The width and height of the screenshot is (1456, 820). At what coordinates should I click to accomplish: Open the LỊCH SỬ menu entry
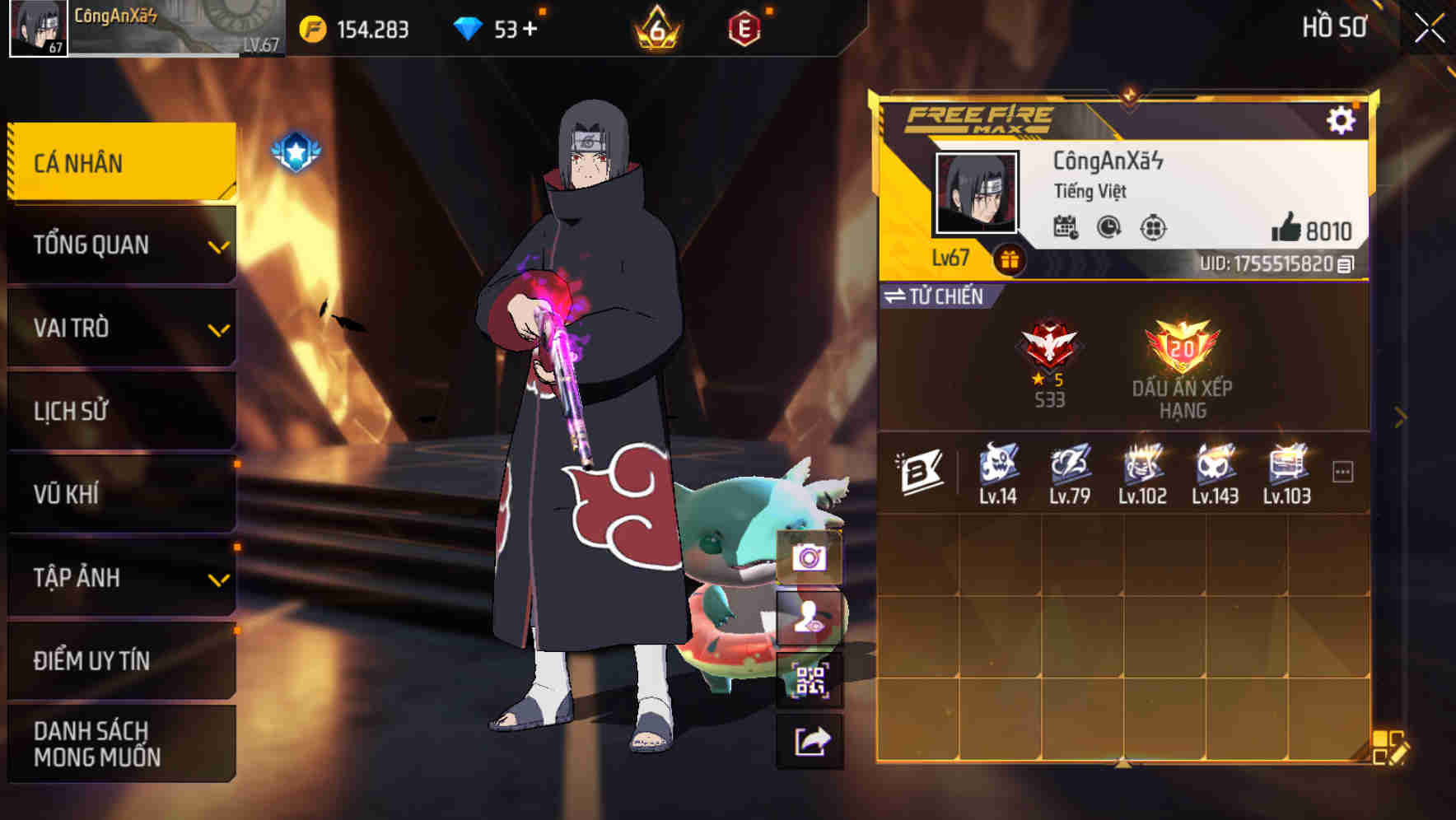(120, 410)
